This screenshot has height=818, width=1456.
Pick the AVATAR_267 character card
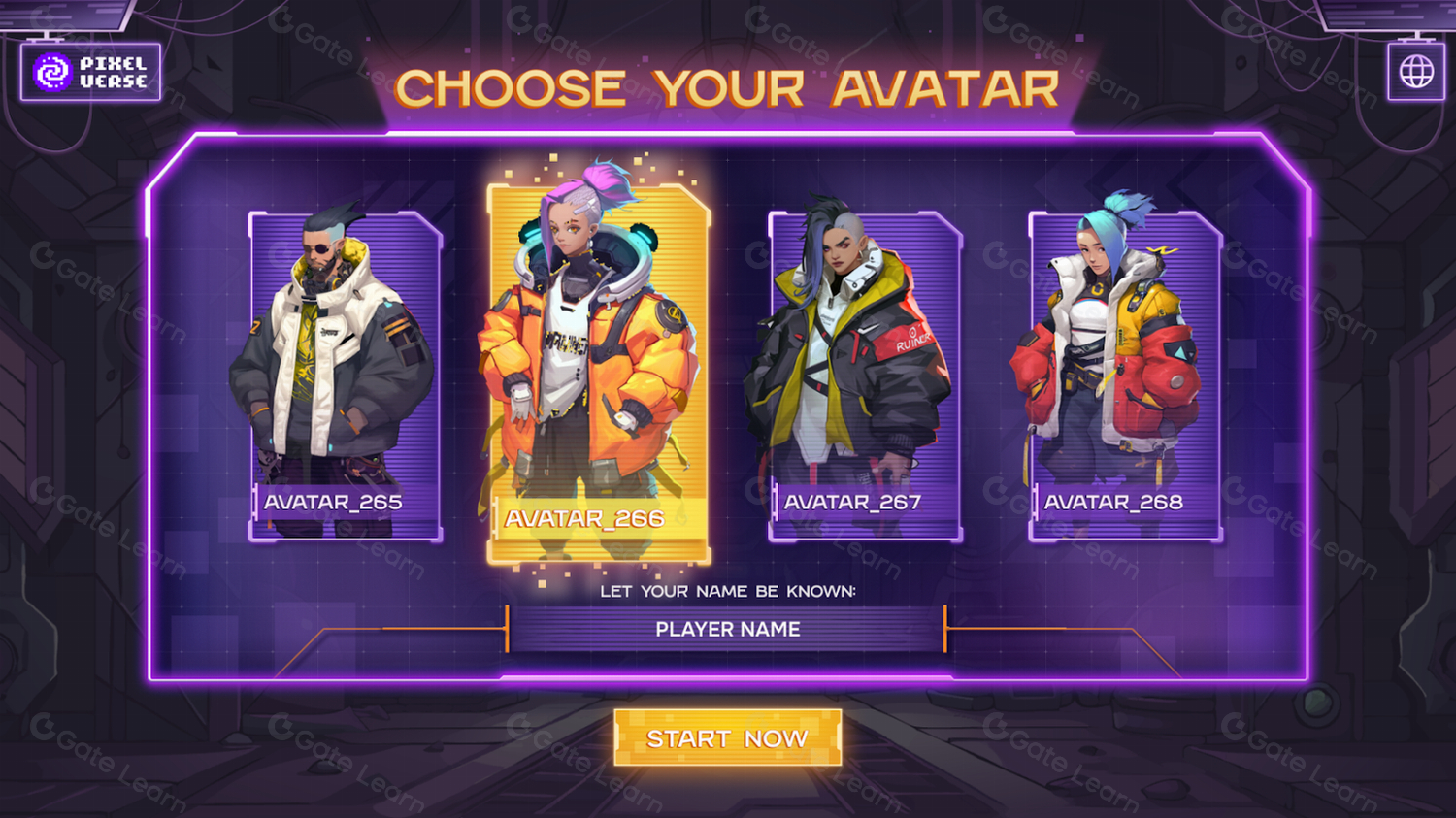pos(865,376)
